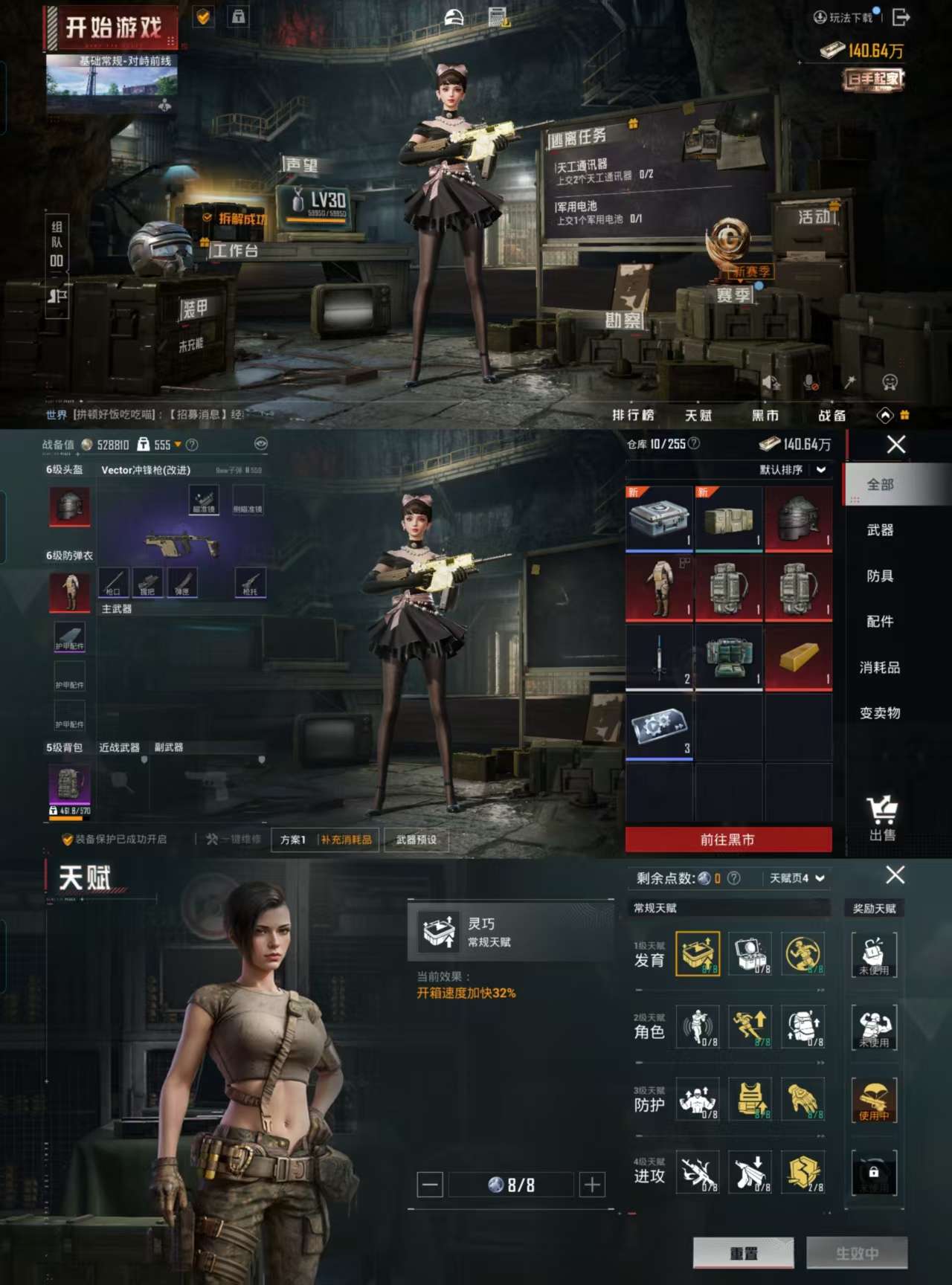
Task: Increase talent points with plus button
Action: click(592, 1185)
